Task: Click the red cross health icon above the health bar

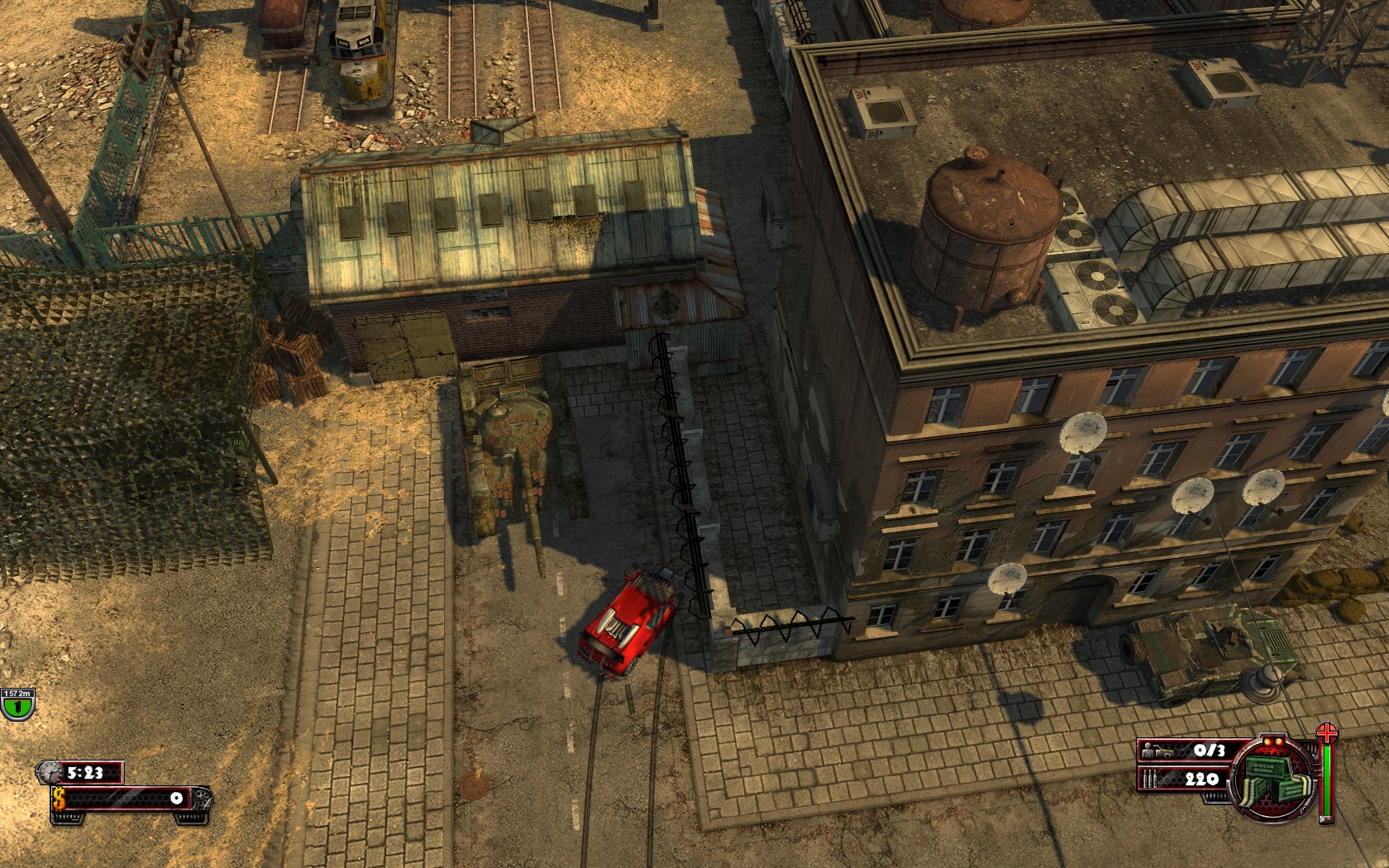Action: (1328, 734)
